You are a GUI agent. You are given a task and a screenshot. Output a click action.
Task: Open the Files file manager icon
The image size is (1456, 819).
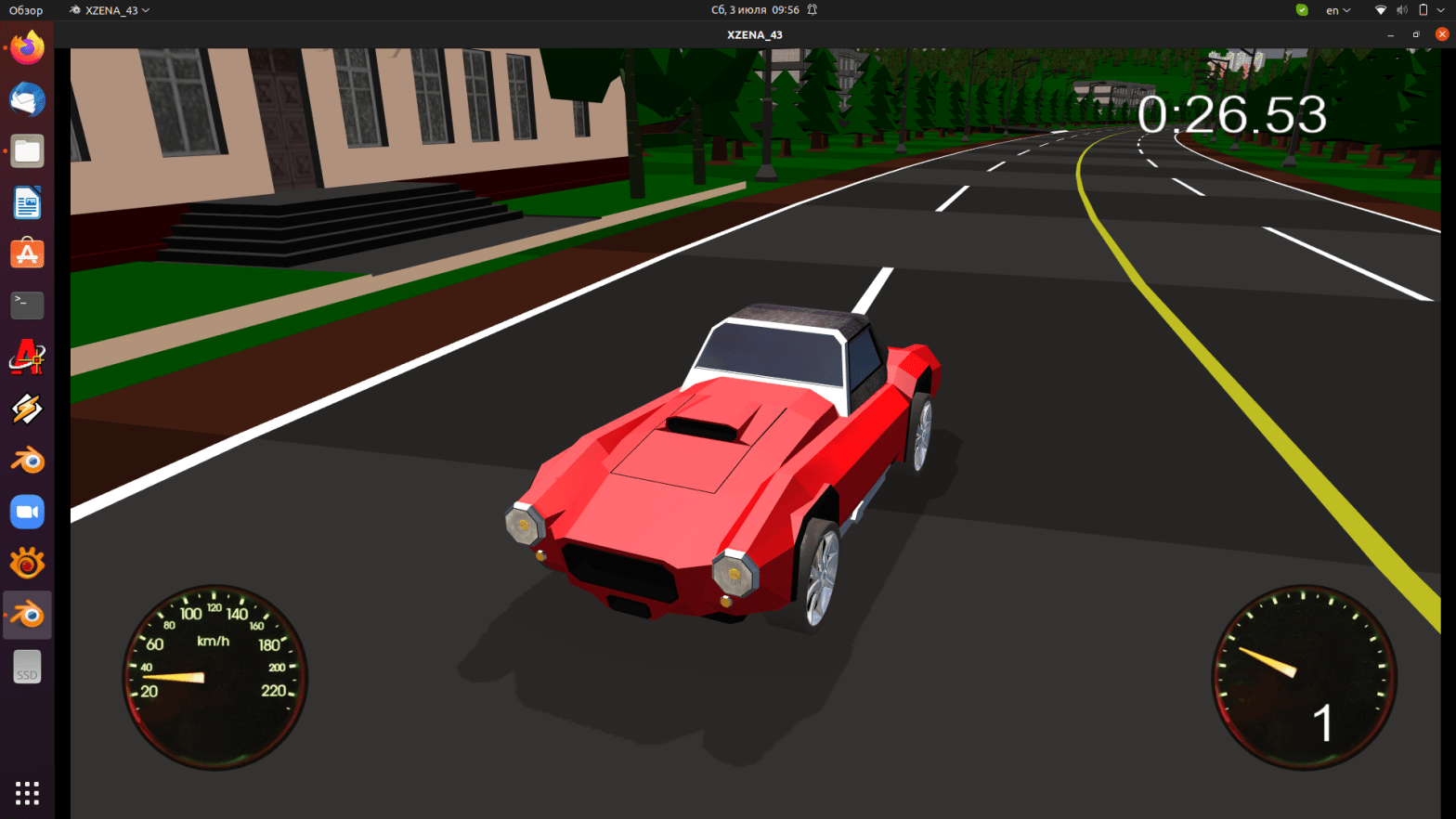[27, 151]
